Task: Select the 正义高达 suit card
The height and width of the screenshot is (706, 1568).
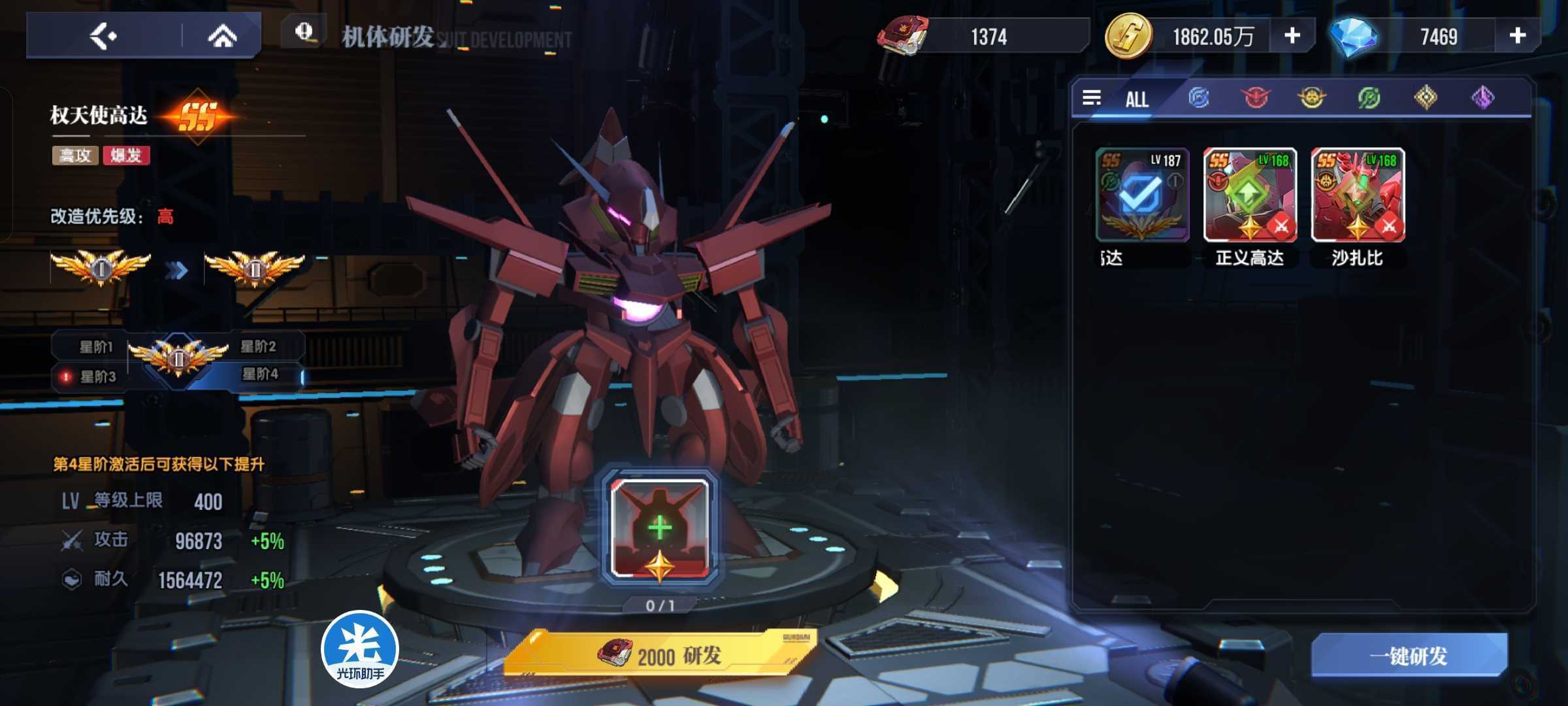Action: click(1250, 195)
